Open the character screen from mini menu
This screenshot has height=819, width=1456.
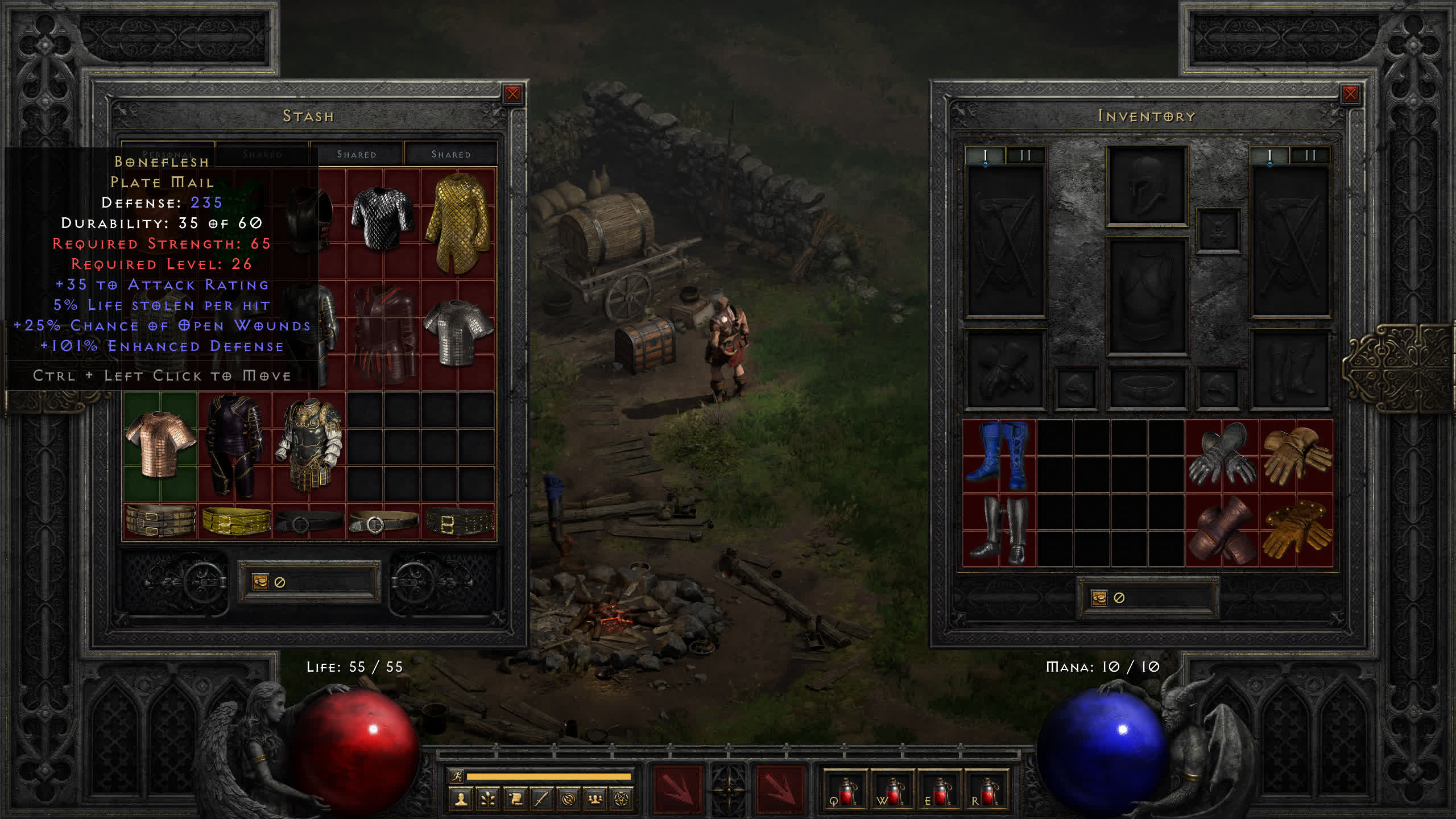click(x=461, y=800)
